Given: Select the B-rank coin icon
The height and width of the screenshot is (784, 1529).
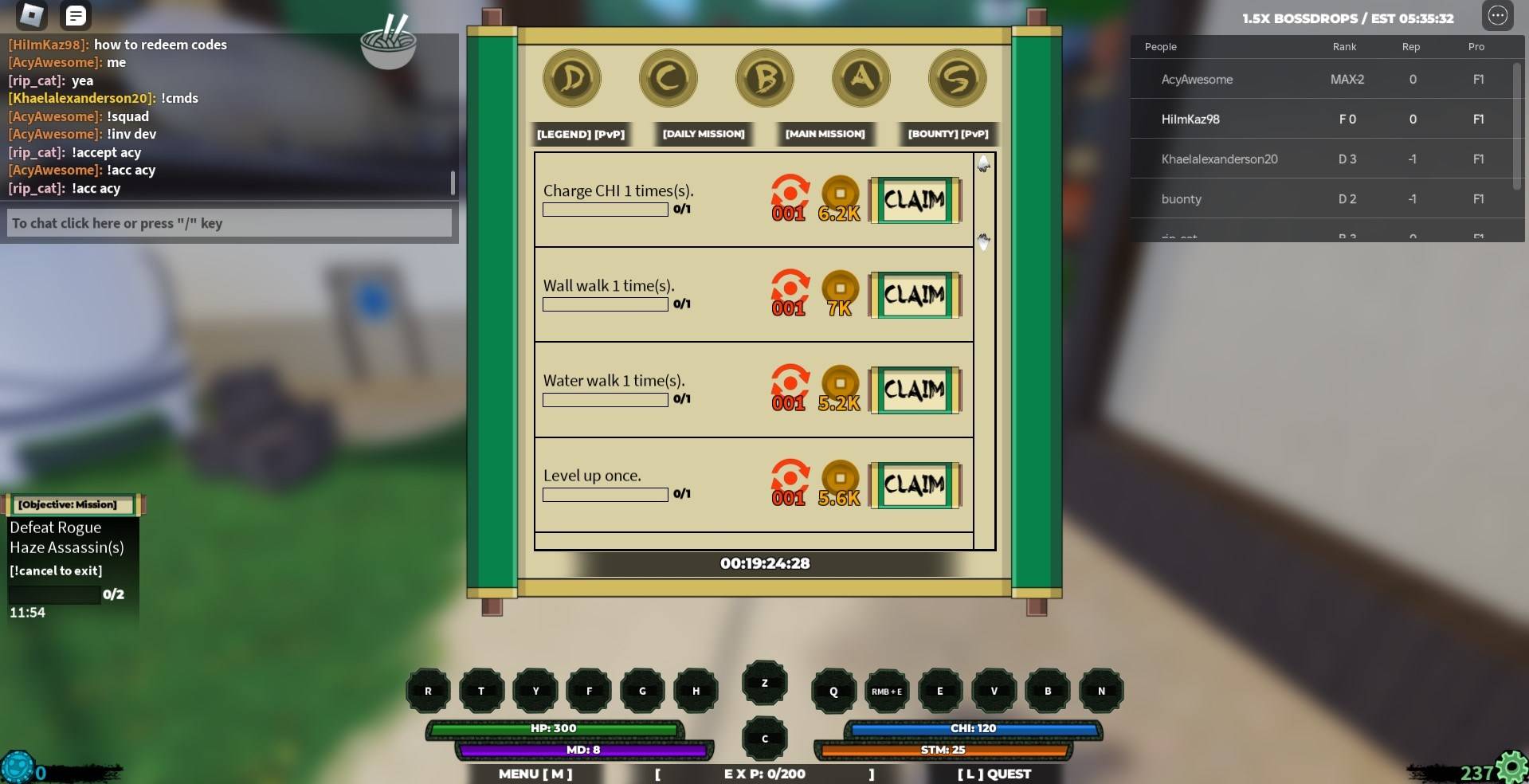Looking at the screenshot, I should pyautogui.click(x=764, y=77).
